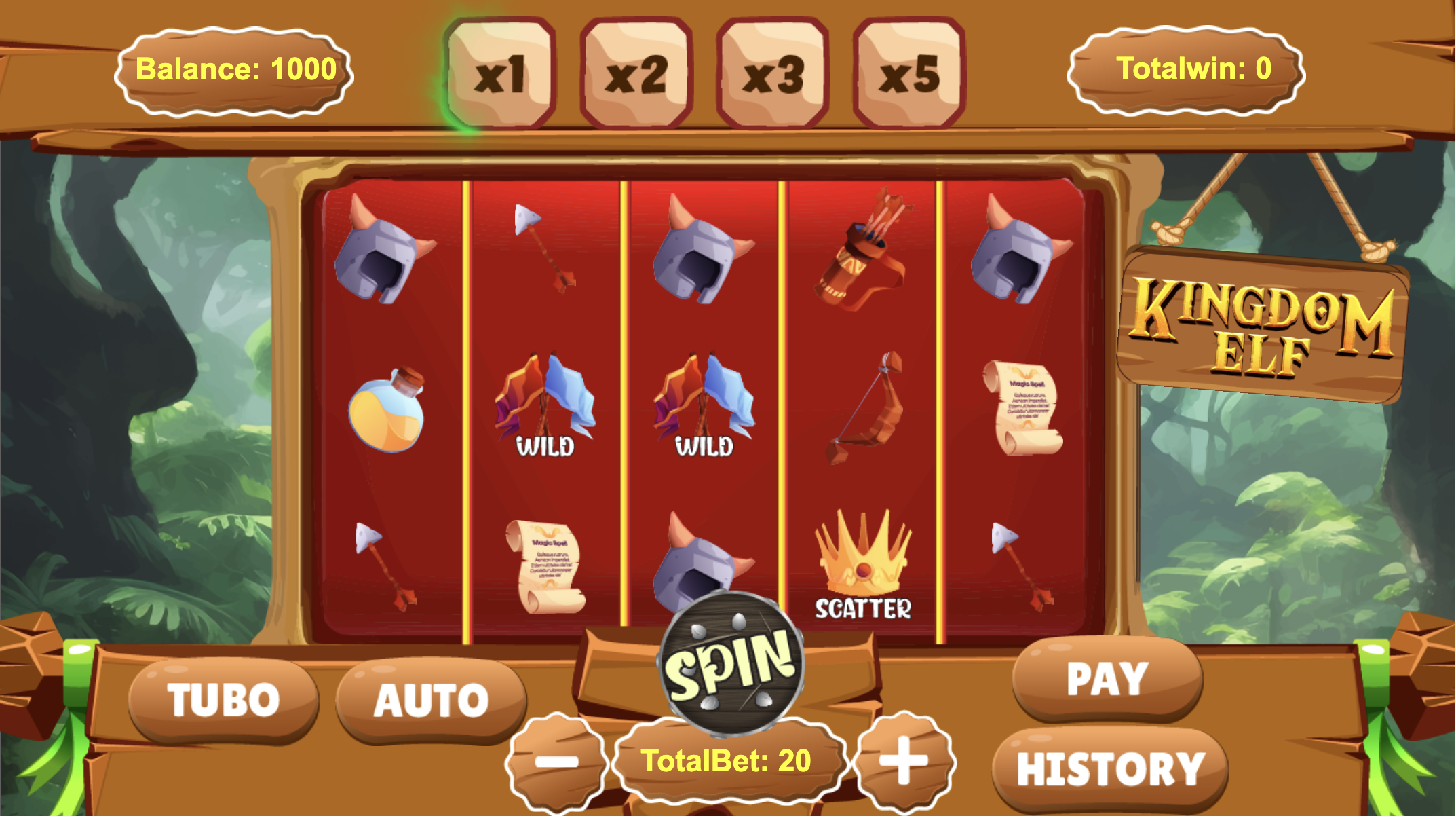Open the PAY table
Screen dimensions: 1456x816
pos(1107,678)
